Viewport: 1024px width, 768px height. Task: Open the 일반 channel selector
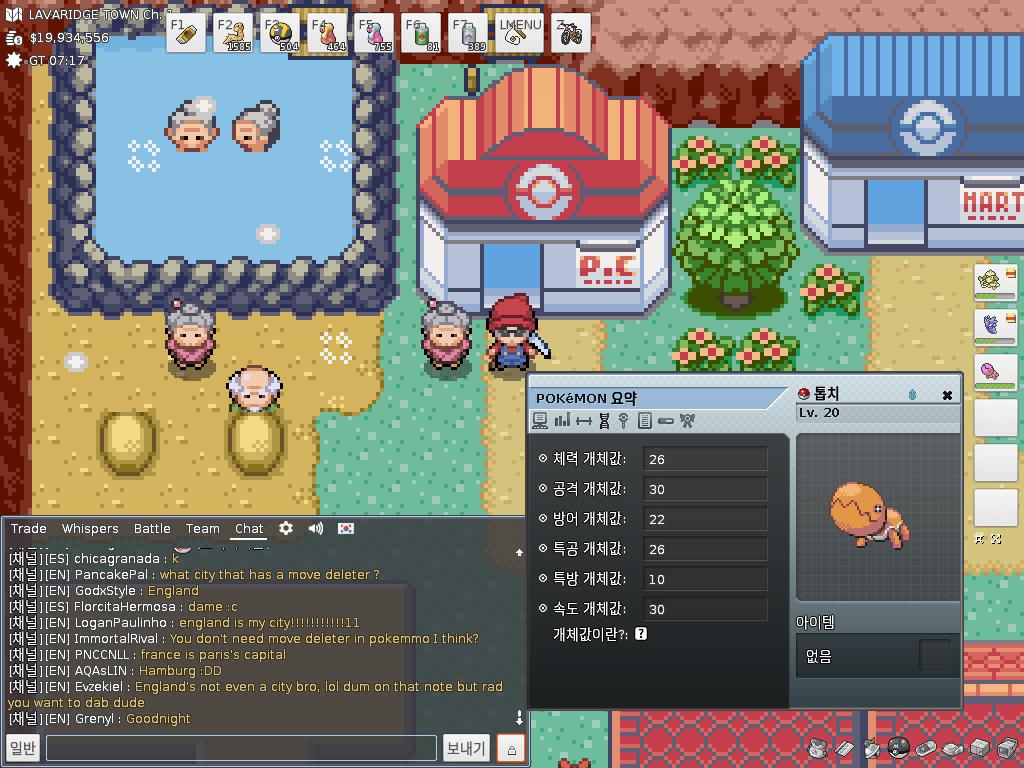tap(22, 748)
